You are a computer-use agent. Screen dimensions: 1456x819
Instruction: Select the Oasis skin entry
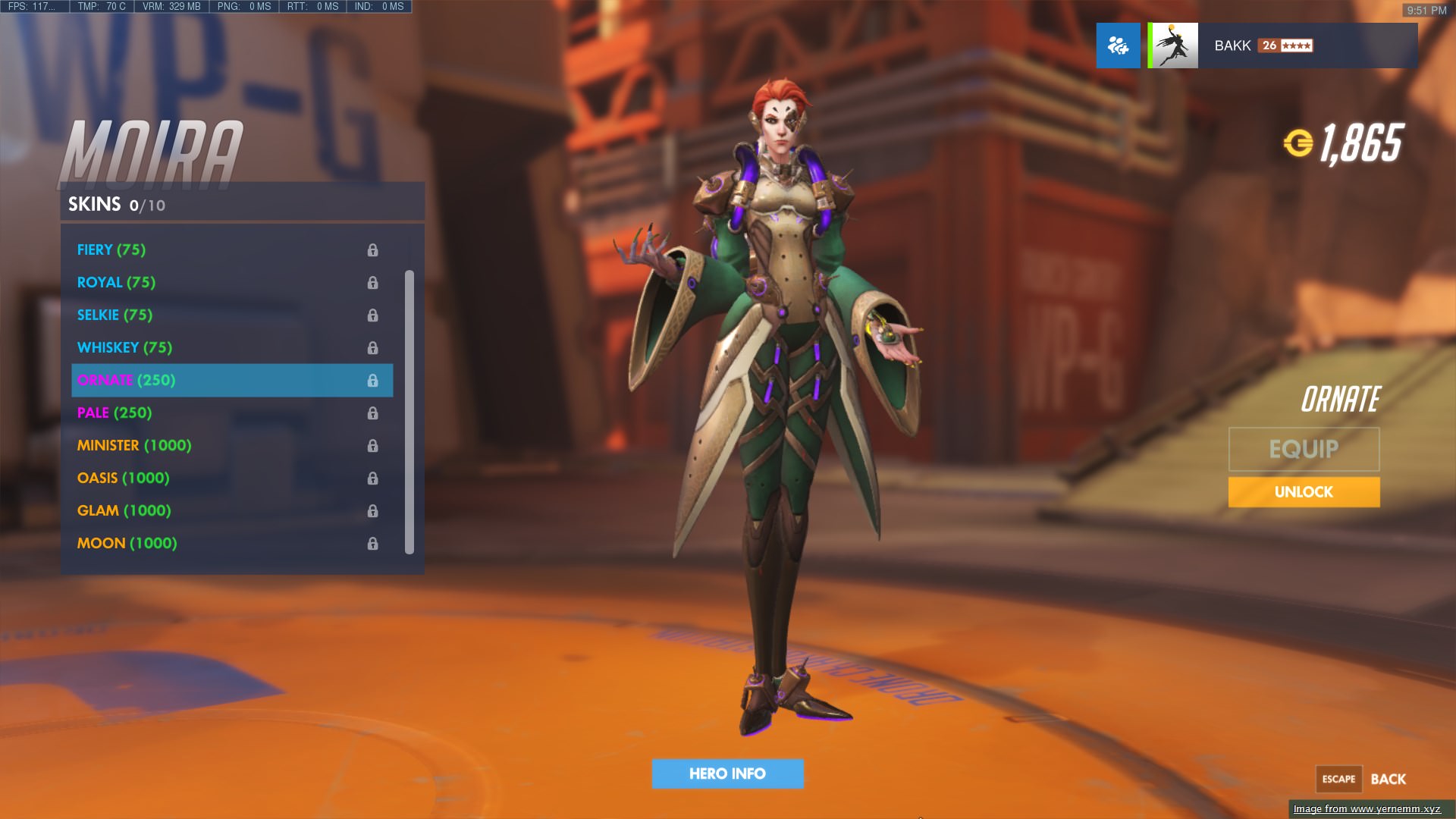[x=123, y=478]
